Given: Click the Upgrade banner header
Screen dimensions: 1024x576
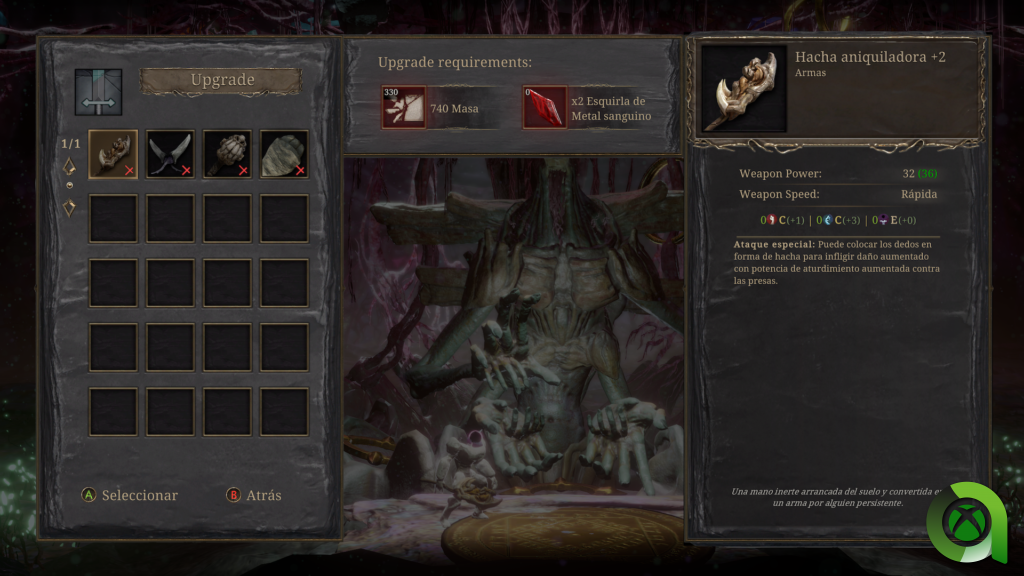Looking at the screenshot, I should [221, 81].
